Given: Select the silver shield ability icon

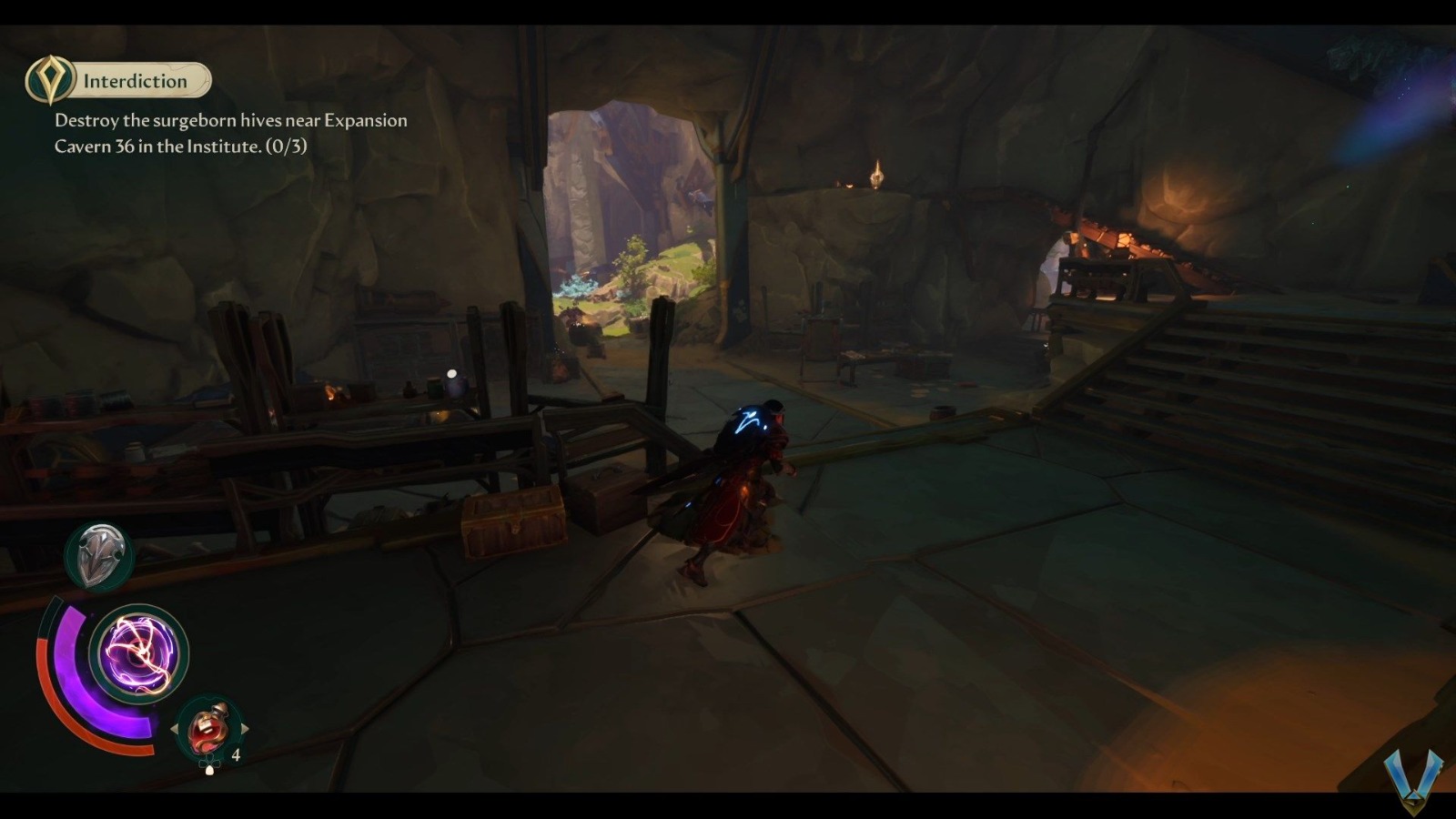Looking at the screenshot, I should pyautogui.click(x=100, y=553).
